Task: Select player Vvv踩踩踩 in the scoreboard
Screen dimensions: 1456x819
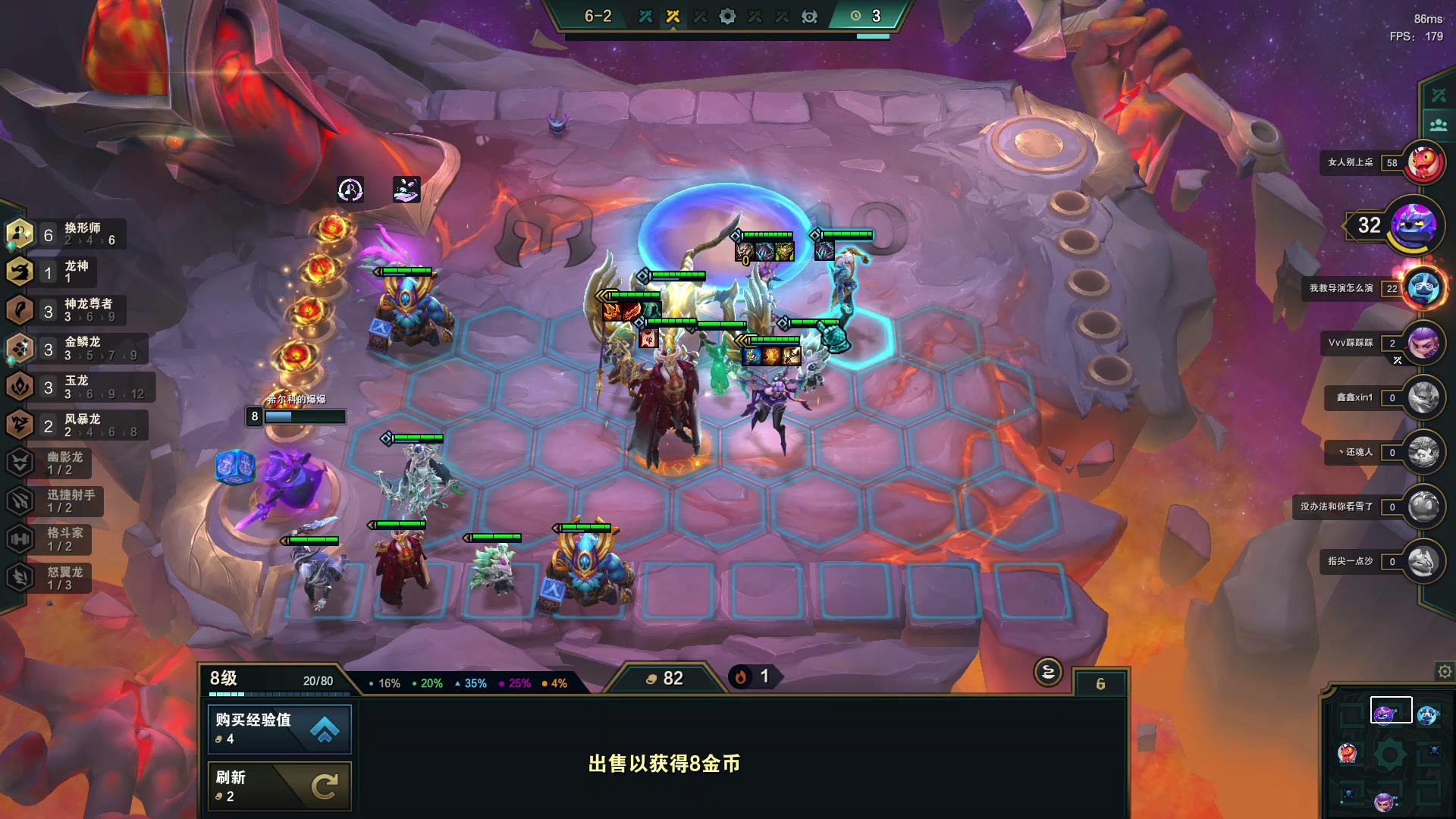Action: point(1423,343)
